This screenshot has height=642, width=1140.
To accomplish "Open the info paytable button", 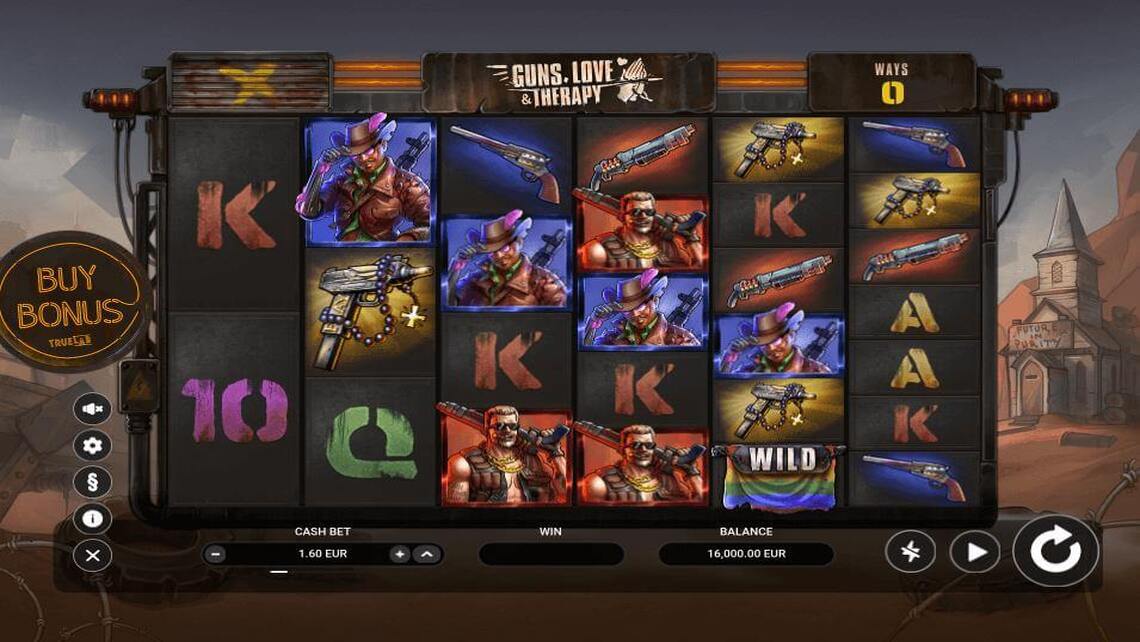I will (x=93, y=518).
